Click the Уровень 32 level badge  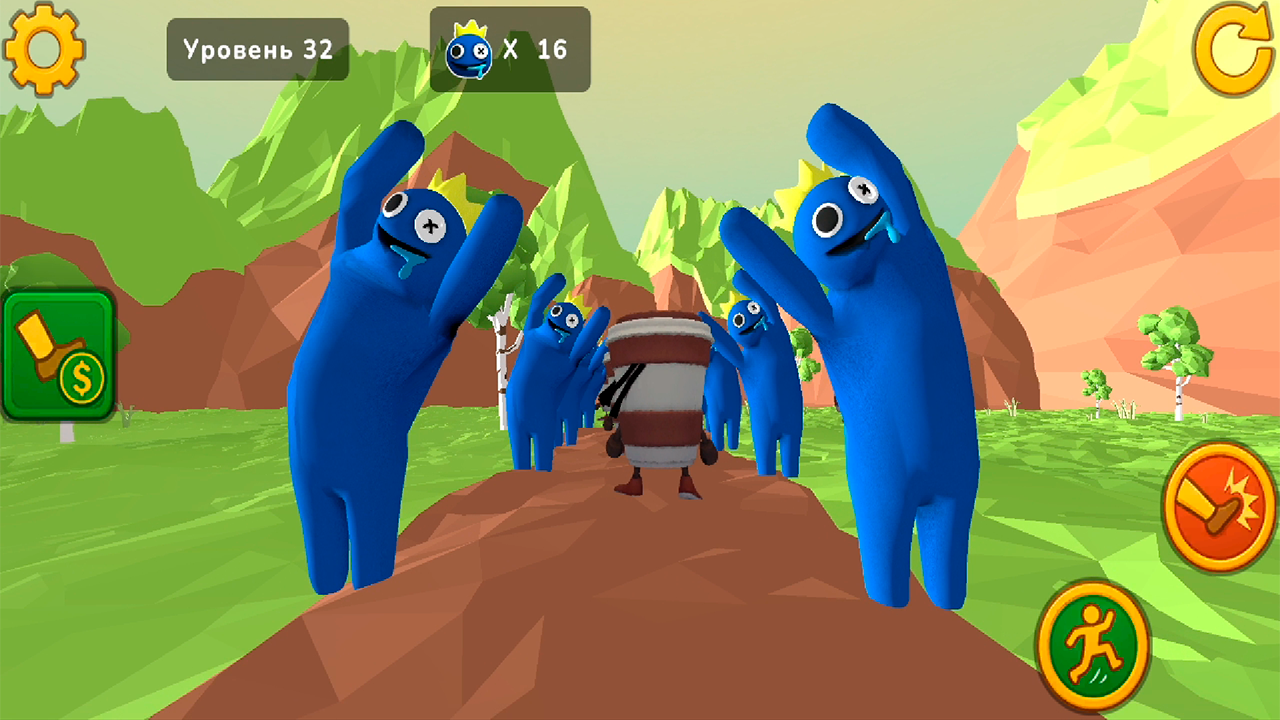(257, 51)
